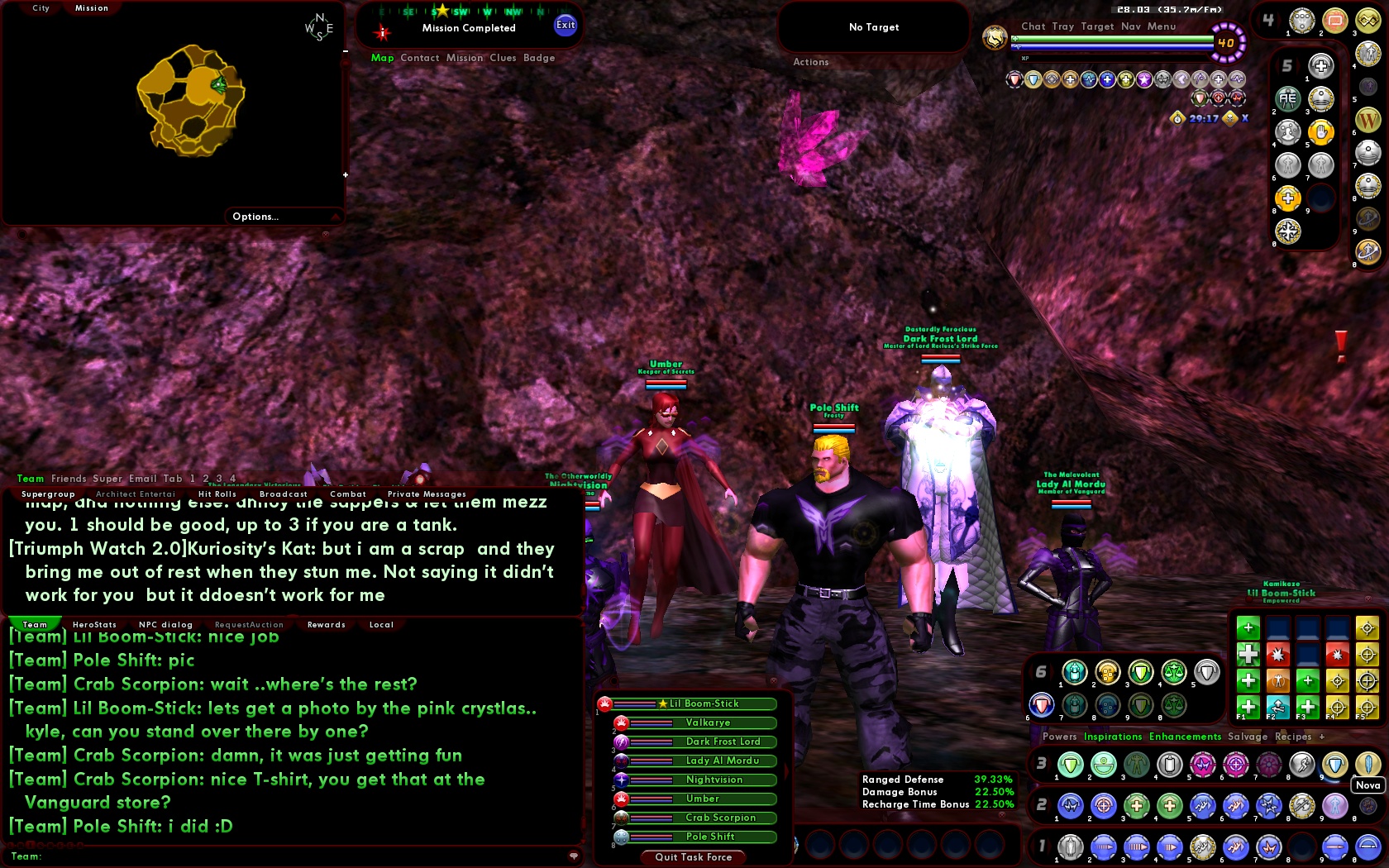Open the minimap Options menu

[256, 216]
